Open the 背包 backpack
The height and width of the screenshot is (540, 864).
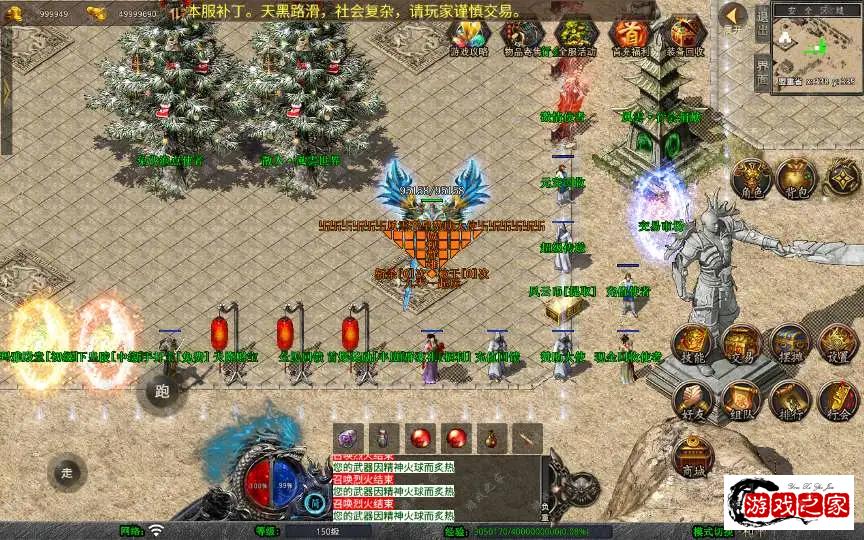click(797, 177)
